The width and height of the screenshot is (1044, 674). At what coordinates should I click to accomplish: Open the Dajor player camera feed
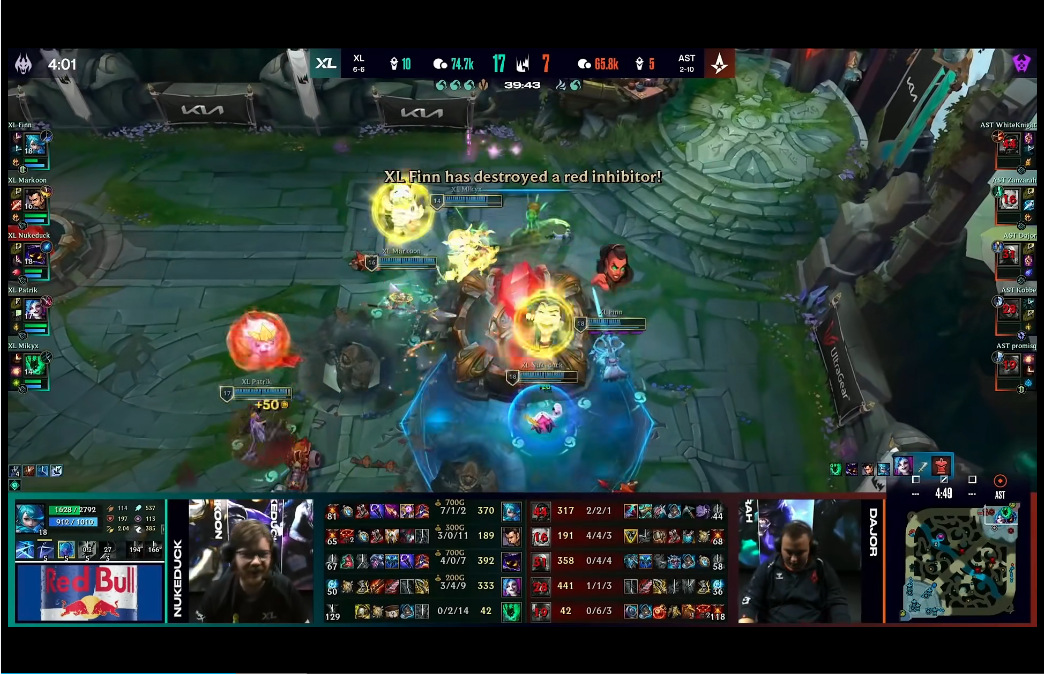[x=800, y=562]
